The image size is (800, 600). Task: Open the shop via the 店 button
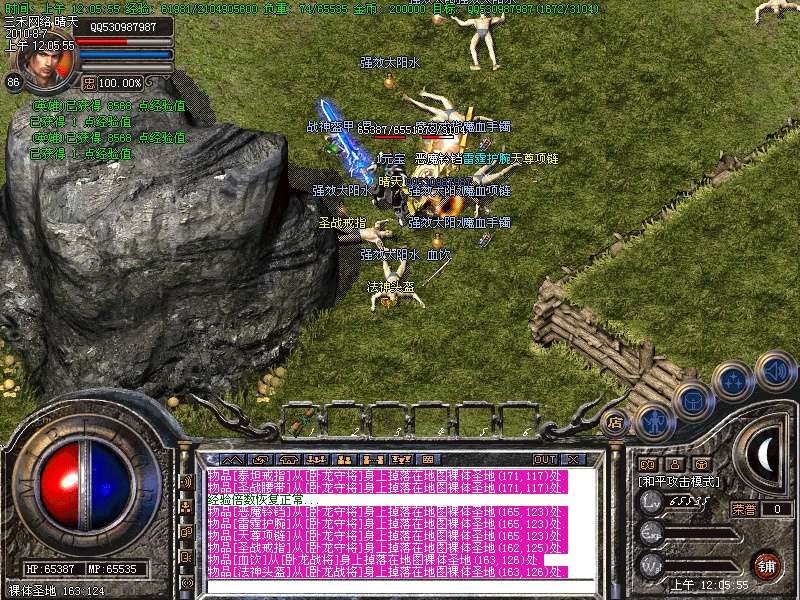616,421
